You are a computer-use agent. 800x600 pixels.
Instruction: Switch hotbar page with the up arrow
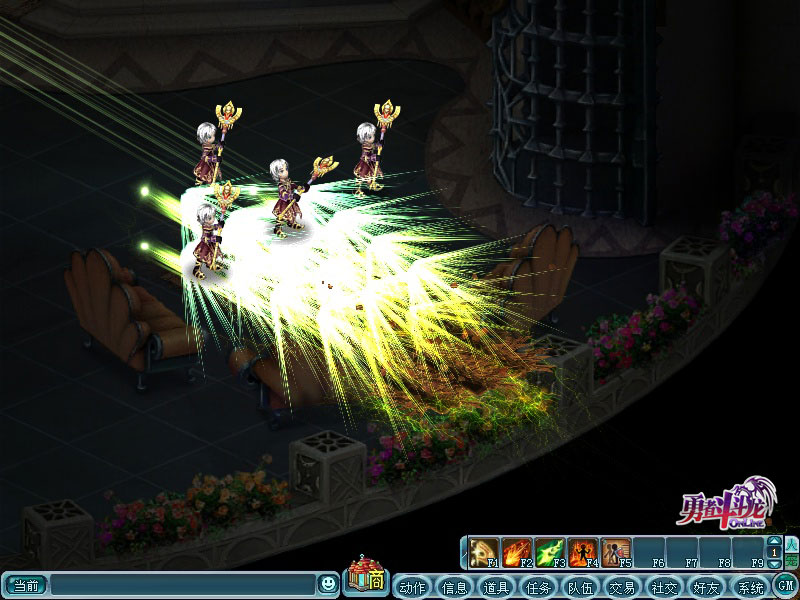(774, 541)
